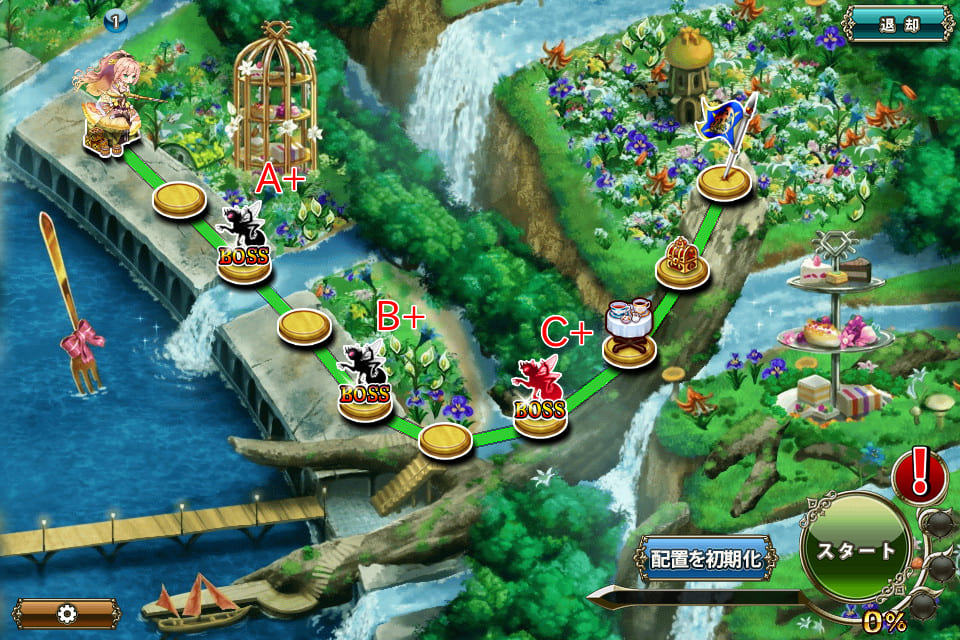Choose the tea table node

coord(631,330)
